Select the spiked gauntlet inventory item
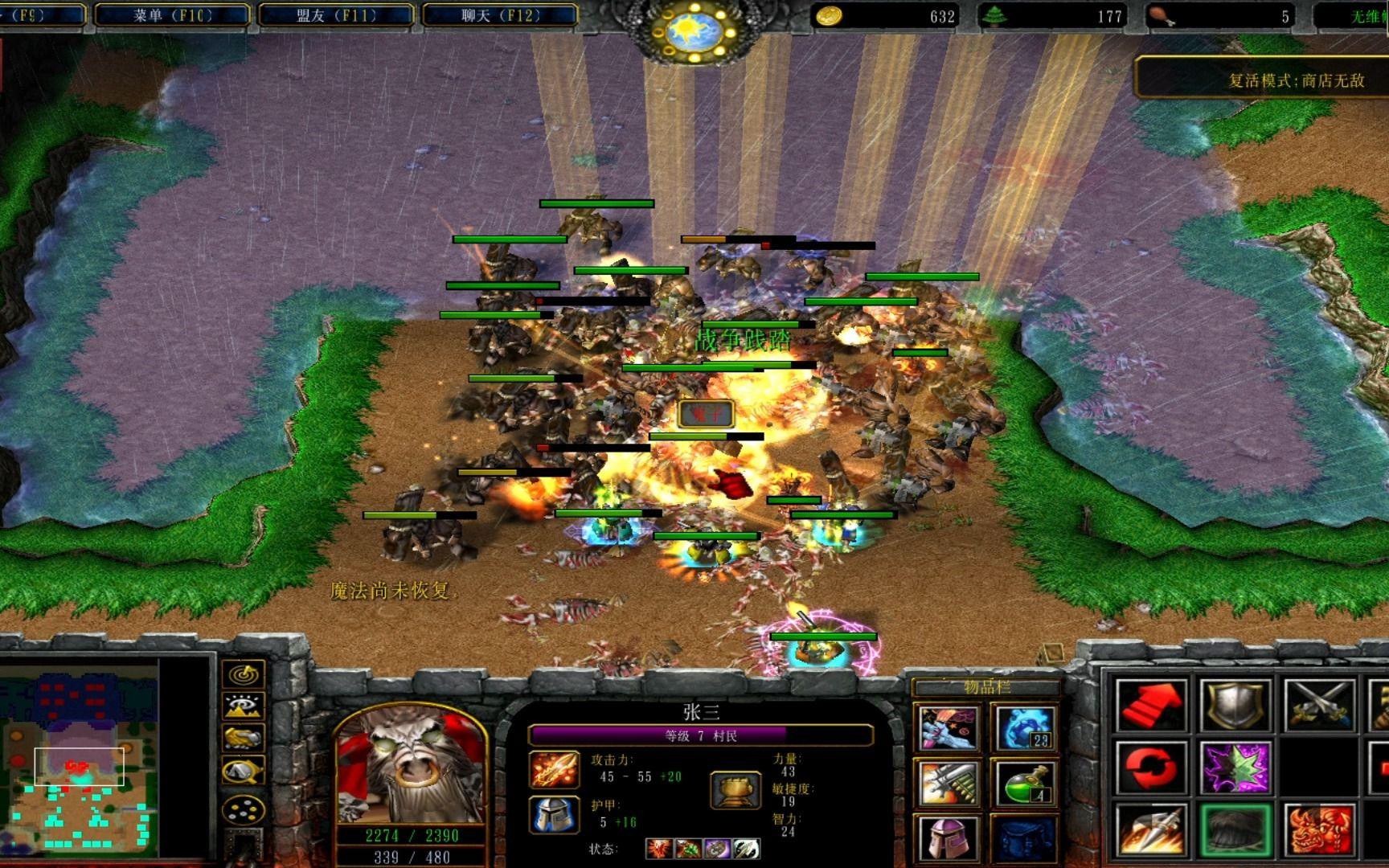 coord(949,782)
